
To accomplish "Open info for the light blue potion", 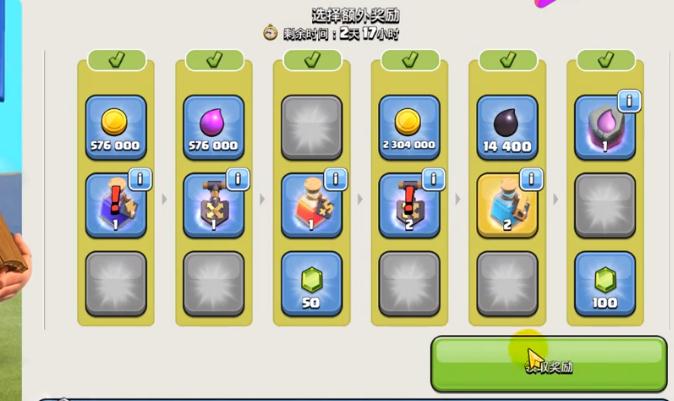I will click(530, 178).
